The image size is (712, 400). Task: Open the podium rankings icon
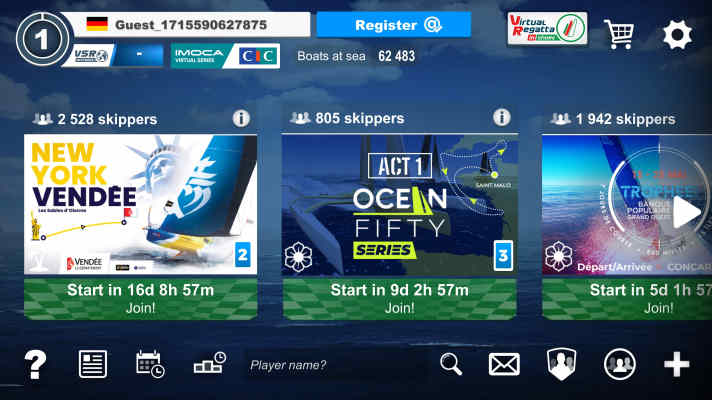pyautogui.click(x=209, y=364)
